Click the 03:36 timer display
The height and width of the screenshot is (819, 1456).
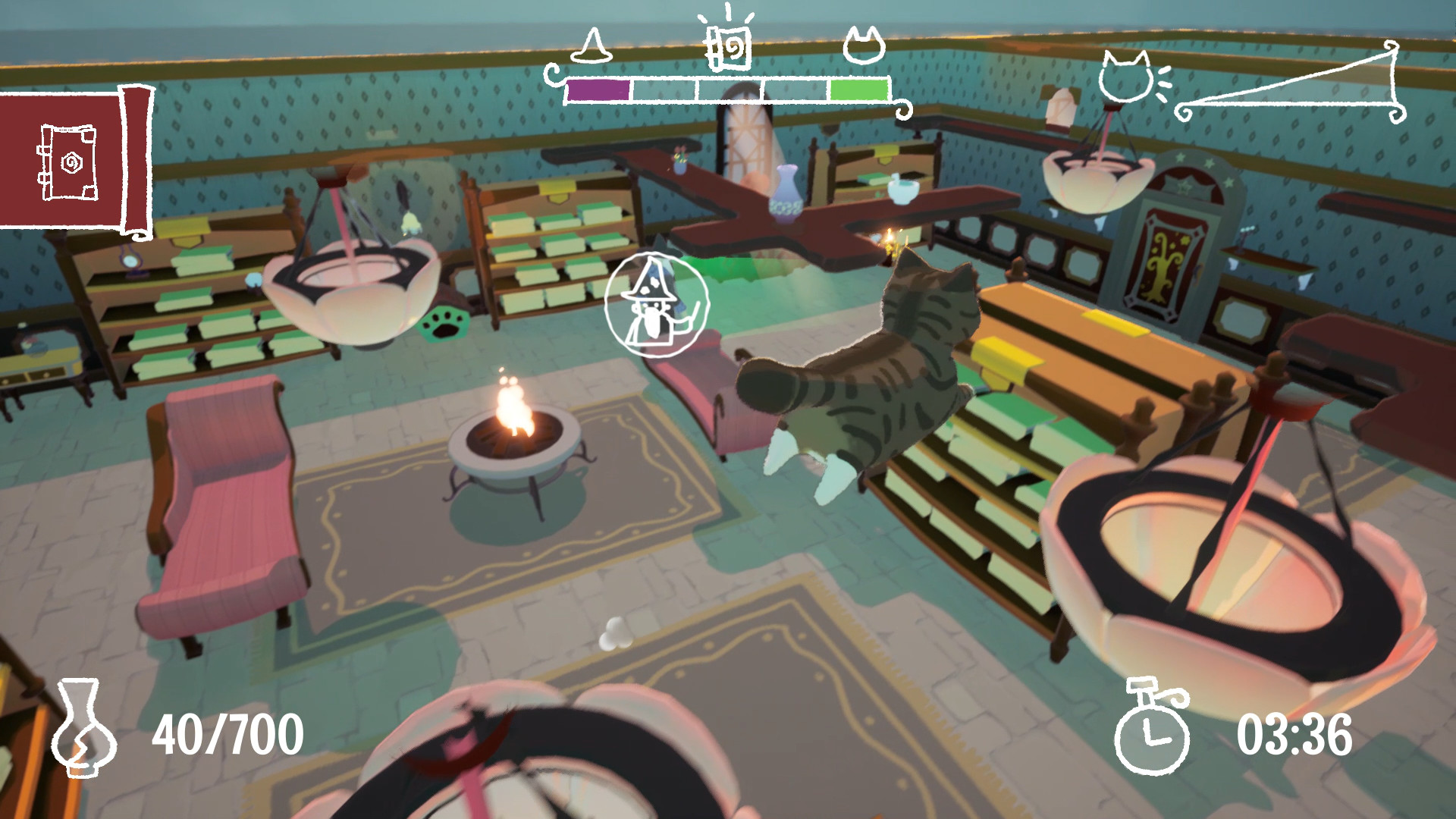(1297, 732)
